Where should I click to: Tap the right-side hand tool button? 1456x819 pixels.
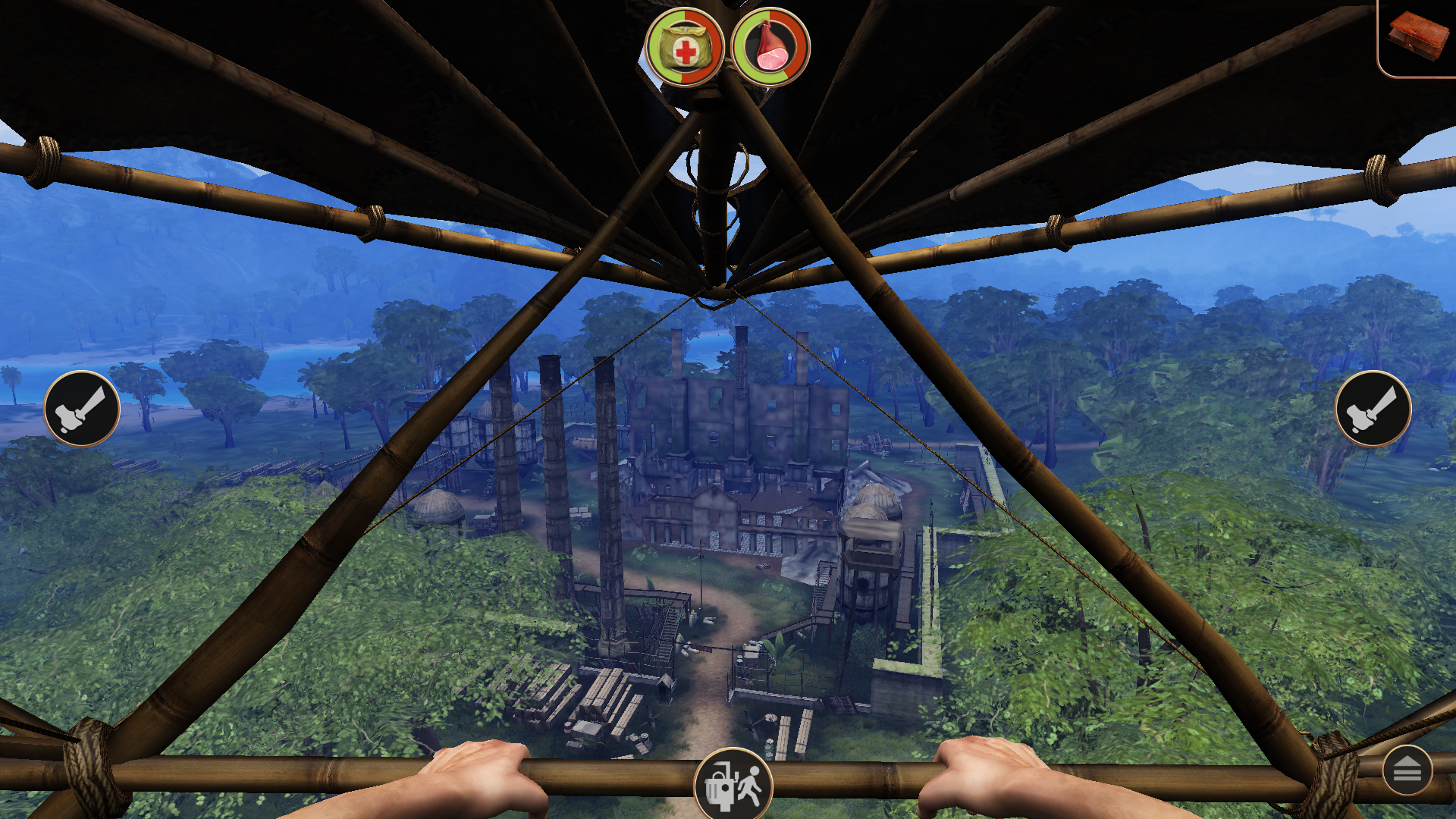pos(1374,409)
